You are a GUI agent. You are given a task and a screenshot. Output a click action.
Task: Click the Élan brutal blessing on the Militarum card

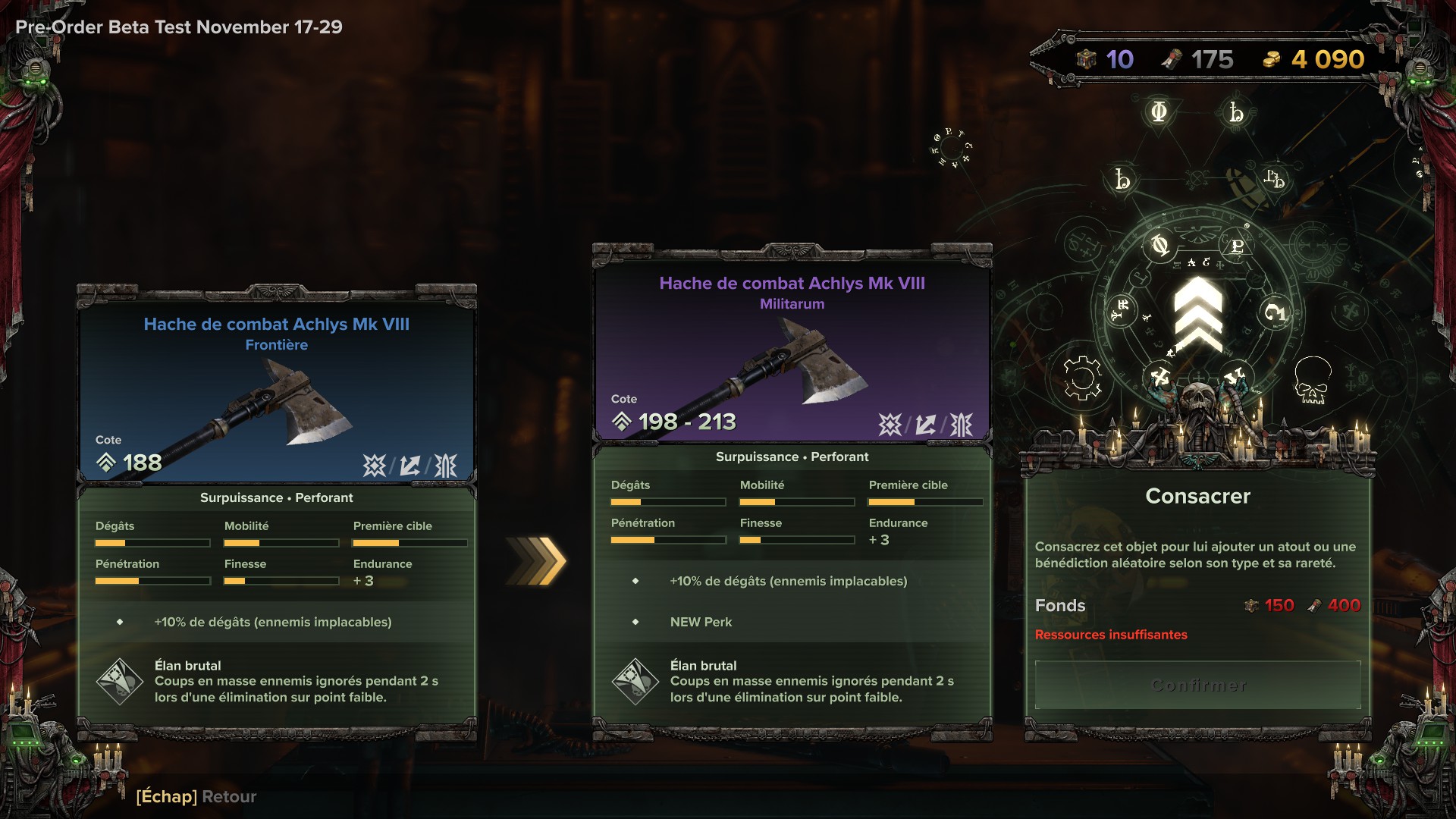pyautogui.click(x=792, y=681)
